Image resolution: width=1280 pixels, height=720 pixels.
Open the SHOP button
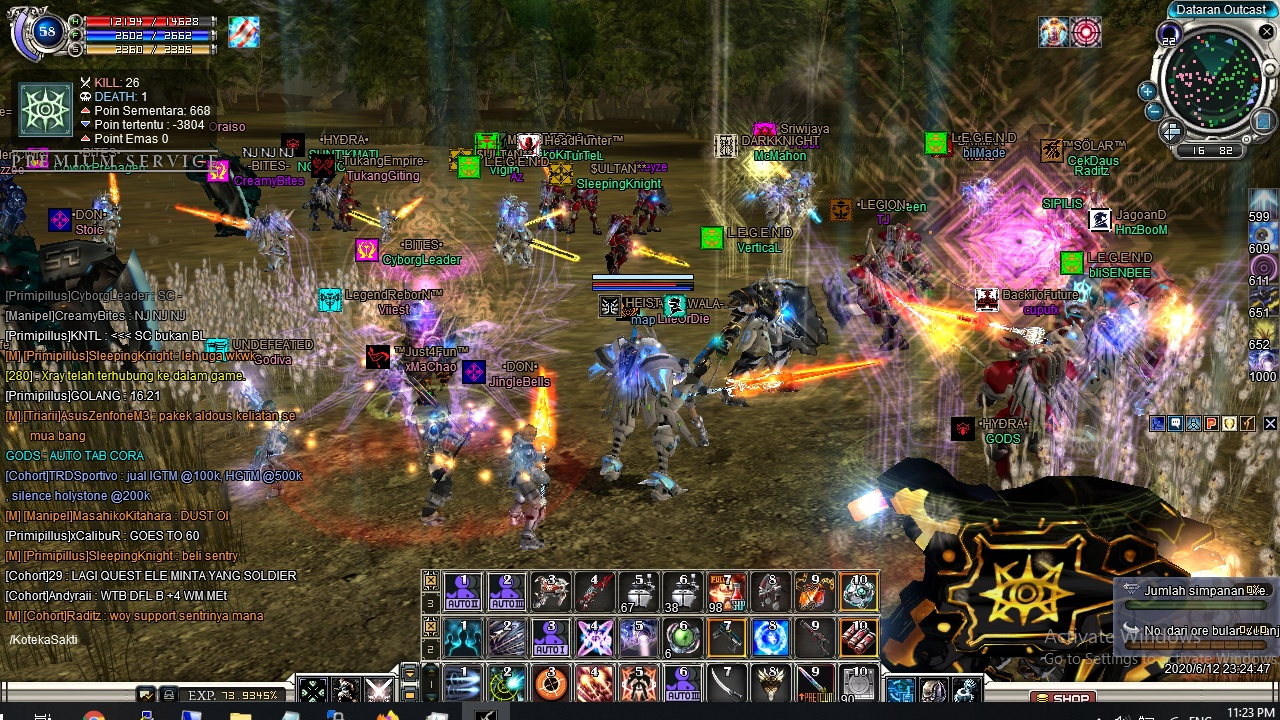(x=1062, y=698)
